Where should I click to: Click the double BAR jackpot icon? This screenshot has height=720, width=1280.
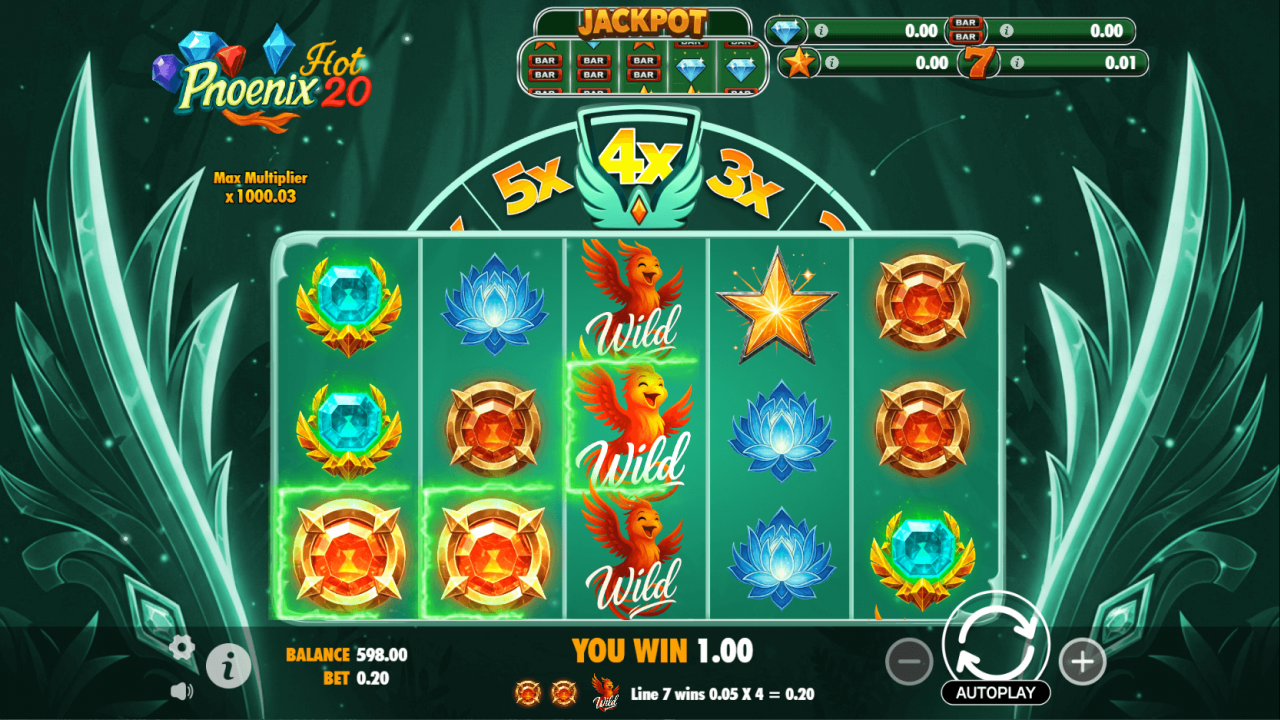[x=966, y=30]
